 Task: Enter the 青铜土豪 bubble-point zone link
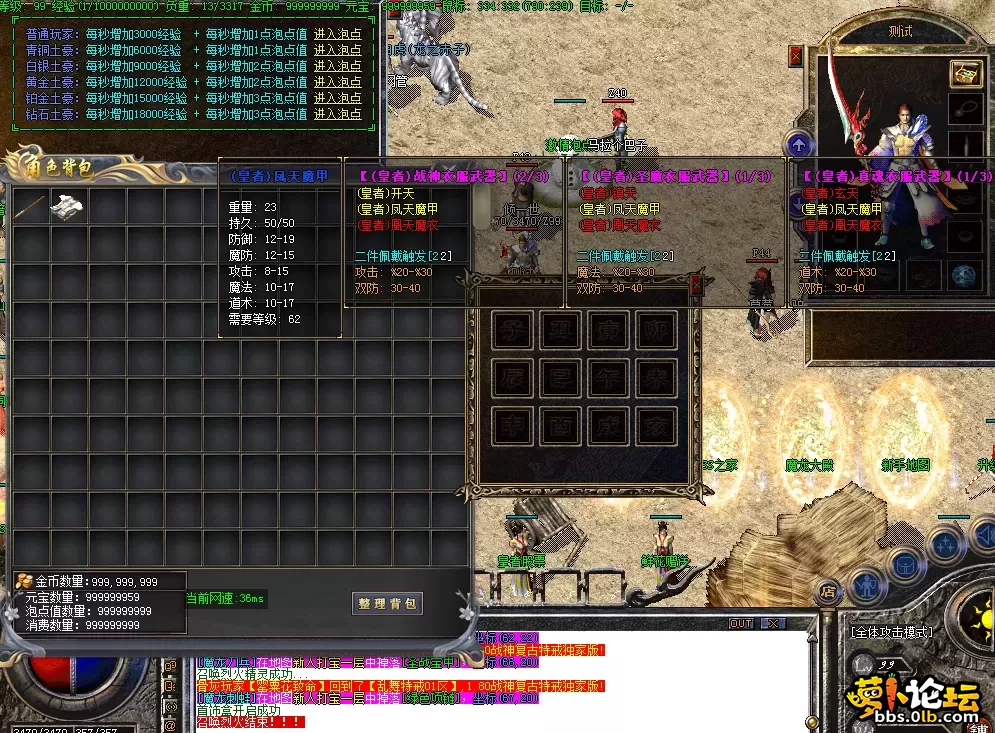[337, 47]
